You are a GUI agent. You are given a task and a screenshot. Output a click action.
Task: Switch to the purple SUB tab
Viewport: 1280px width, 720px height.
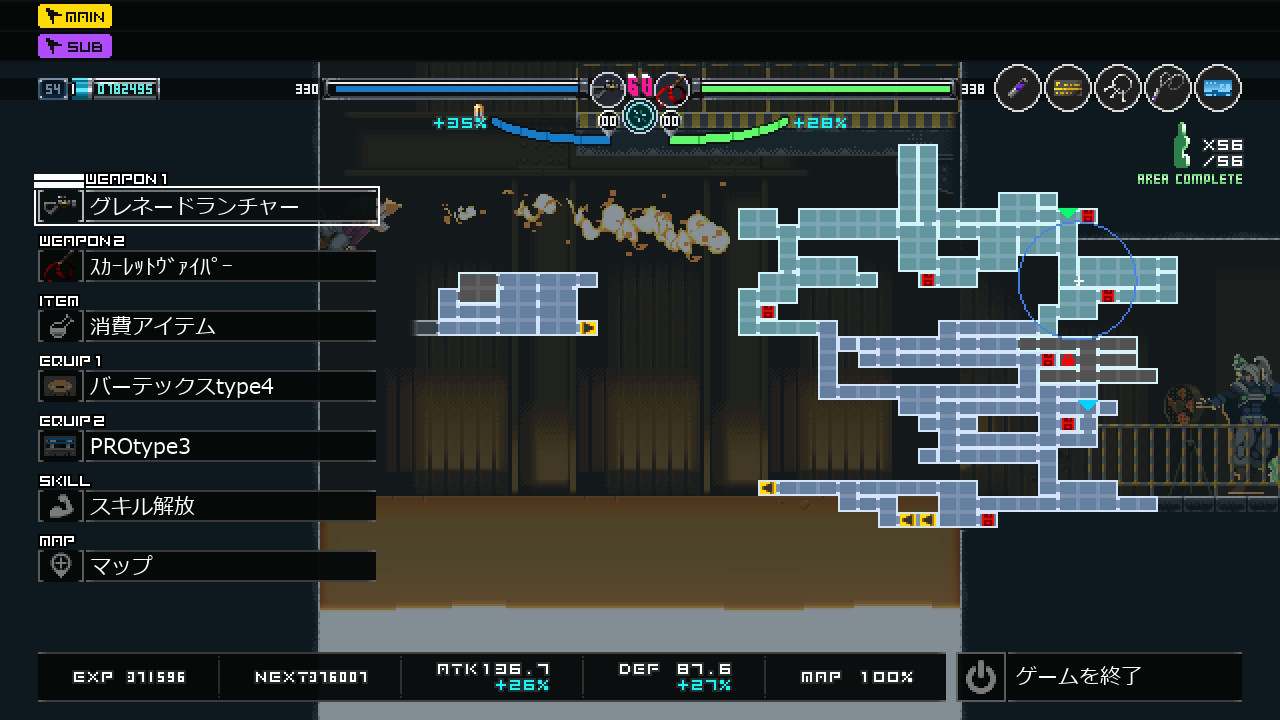75,46
